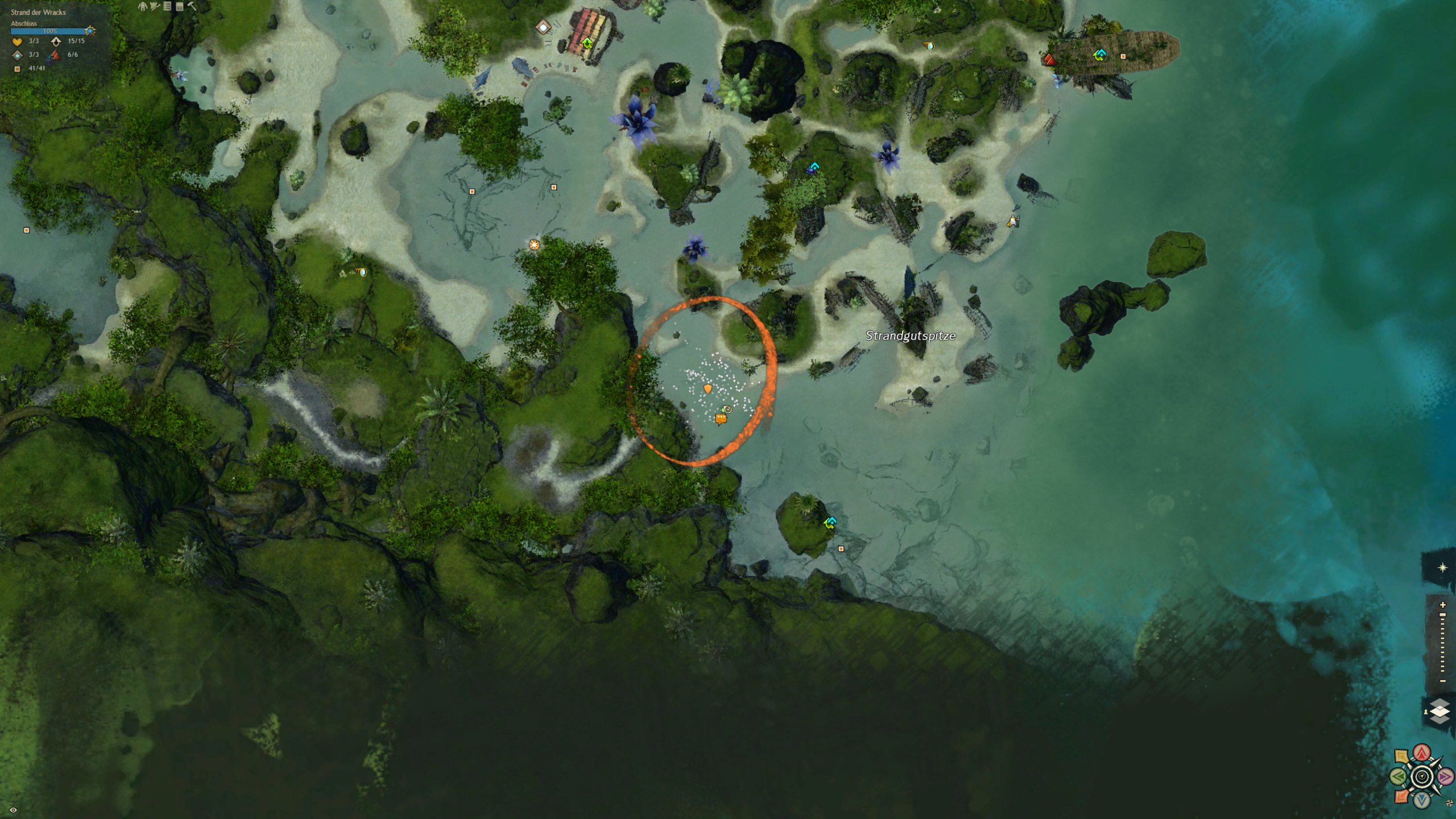
Task: Zoom out with the minus button
Action: pos(1442,681)
